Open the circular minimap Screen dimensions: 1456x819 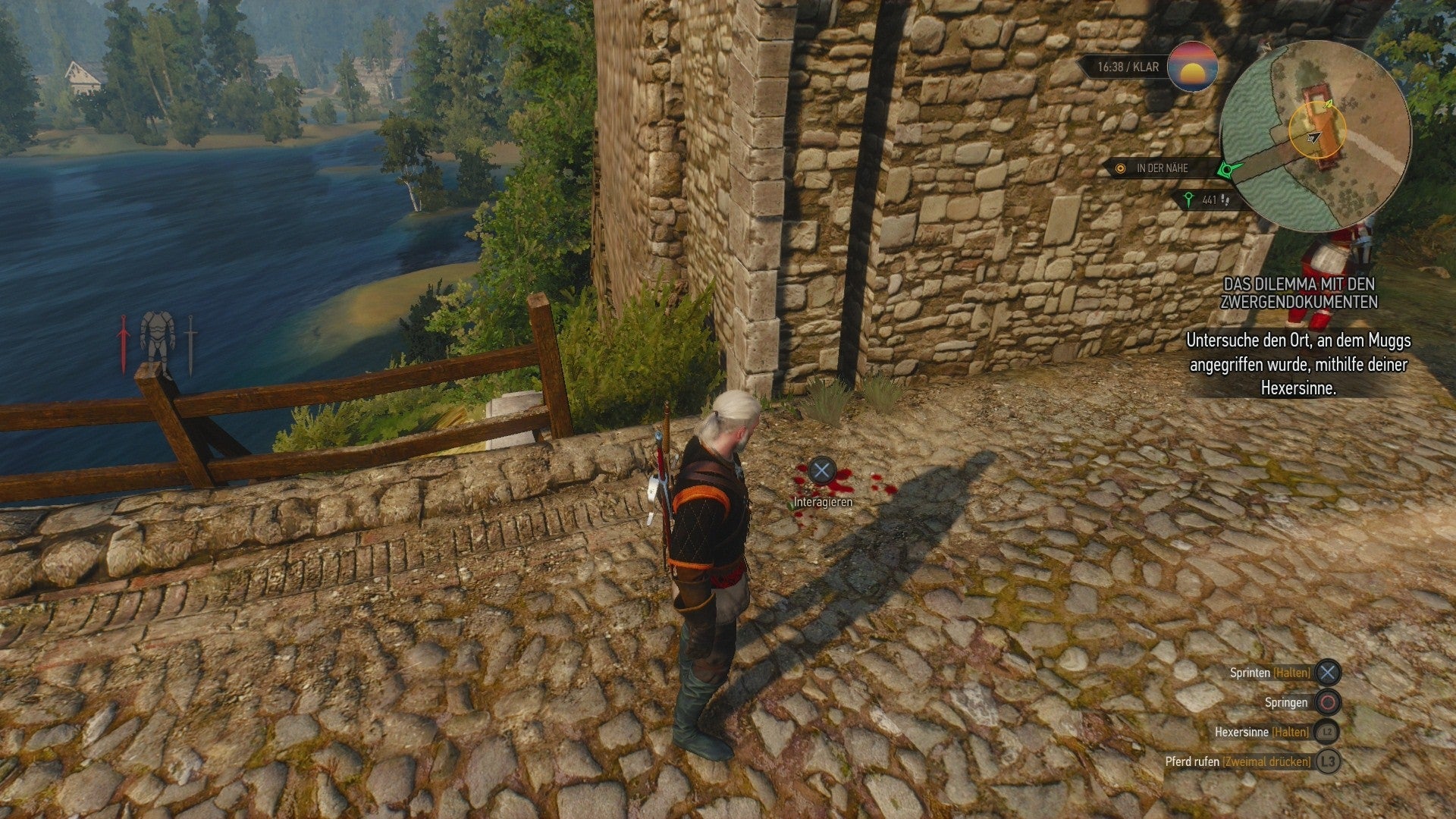(1316, 136)
